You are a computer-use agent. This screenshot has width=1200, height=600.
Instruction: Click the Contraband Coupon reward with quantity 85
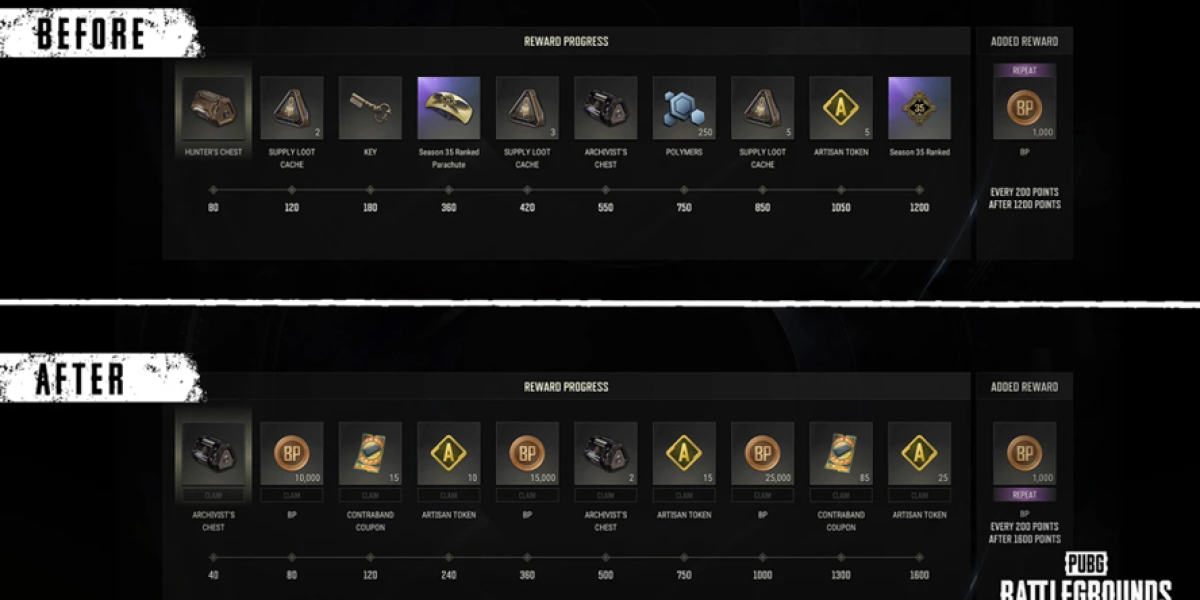pos(841,453)
